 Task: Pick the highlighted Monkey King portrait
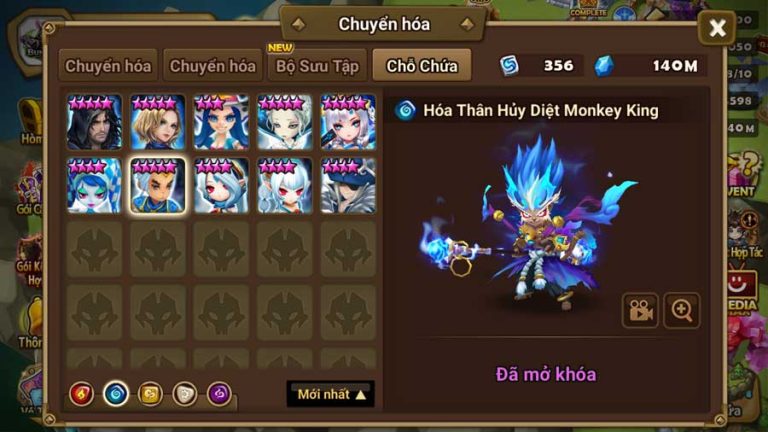click(x=158, y=186)
